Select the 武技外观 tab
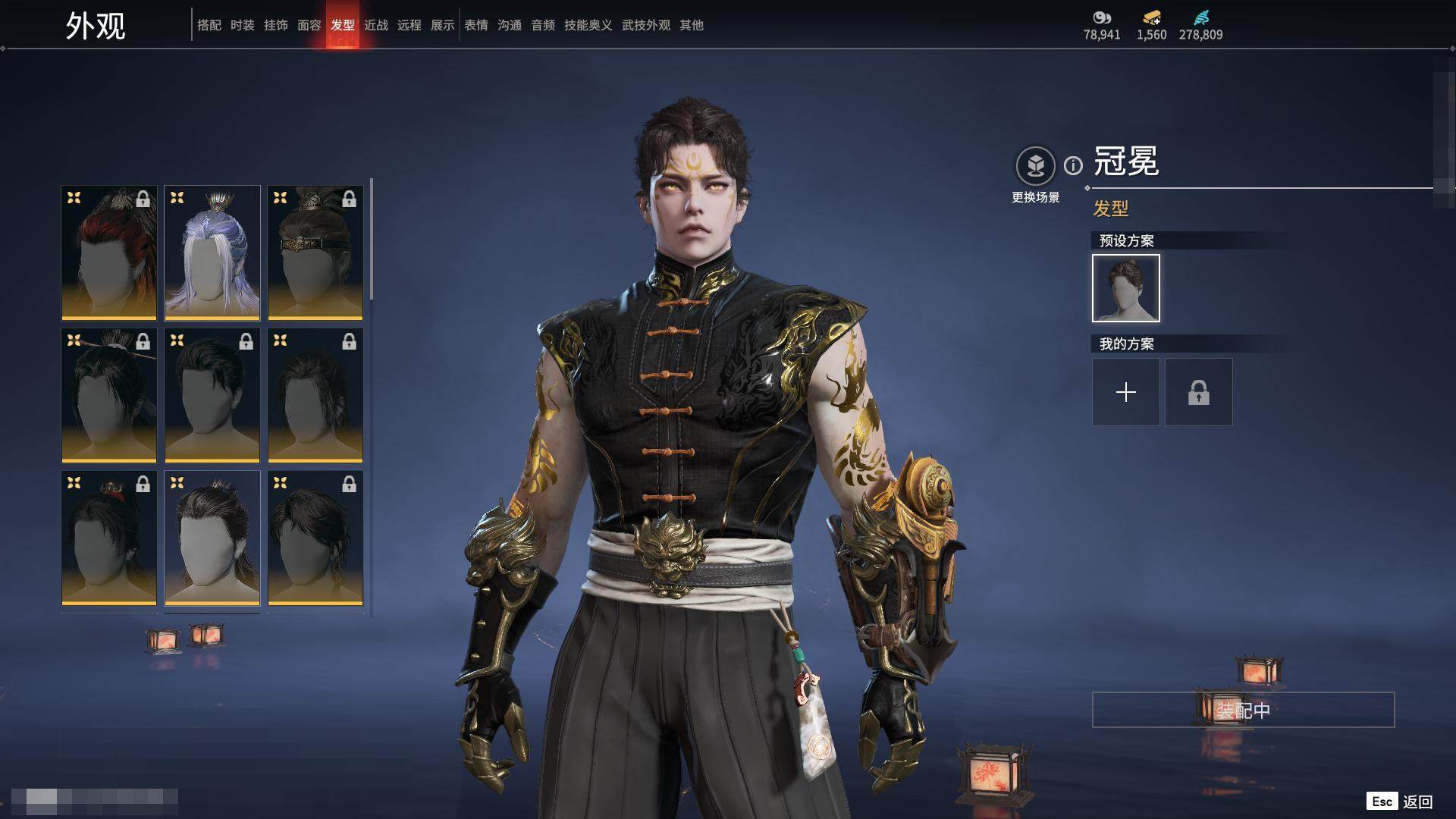The height and width of the screenshot is (819, 1456). click(x=646, y=25)
